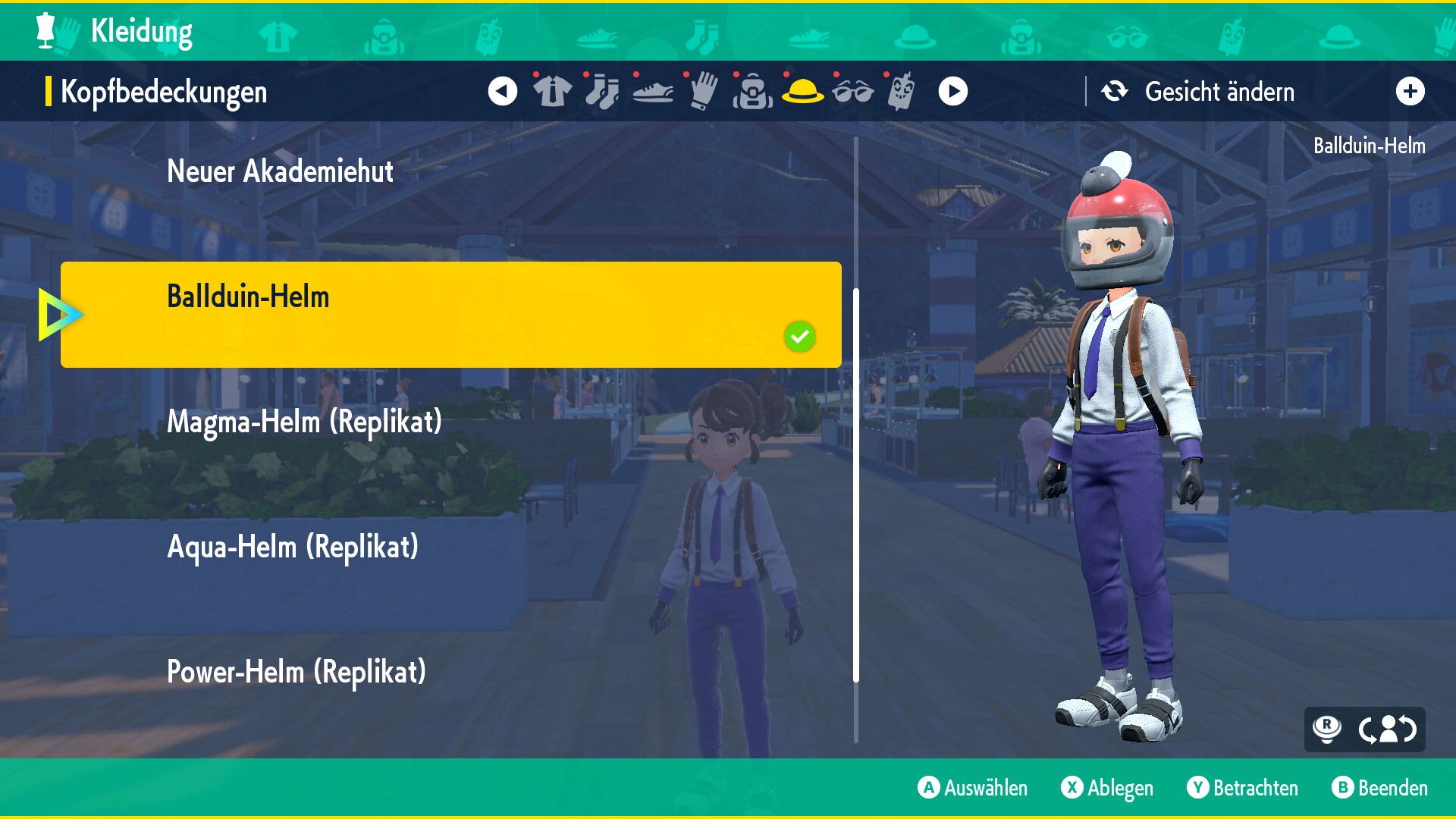Image resolution: width=1456 pixels, height=819 pixels.
Task: Select Aqua-Helm (Replikat) entry
Action: click(293, 547)
